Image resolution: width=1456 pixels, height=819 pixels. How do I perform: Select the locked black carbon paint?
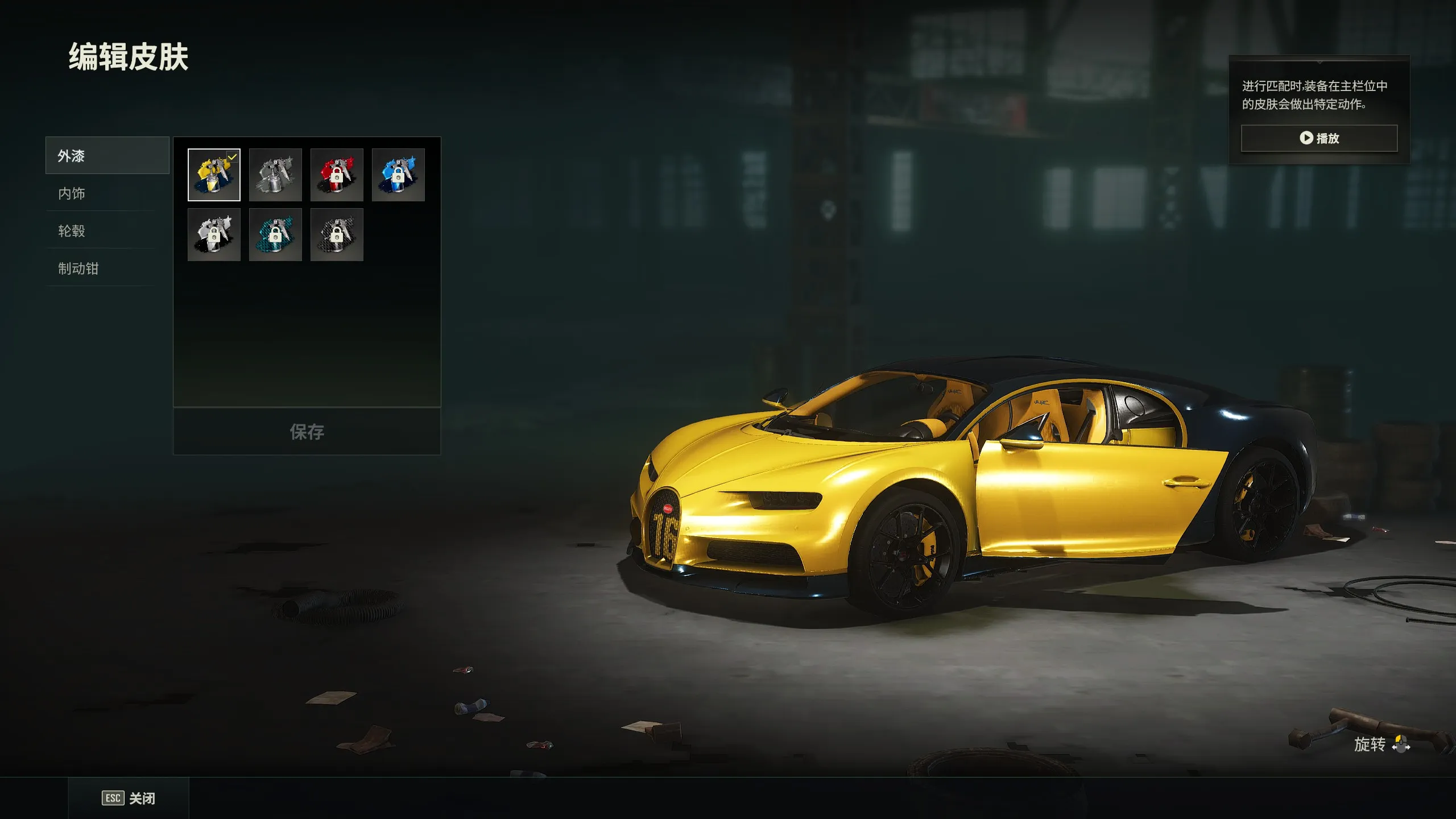pos(337,234)
